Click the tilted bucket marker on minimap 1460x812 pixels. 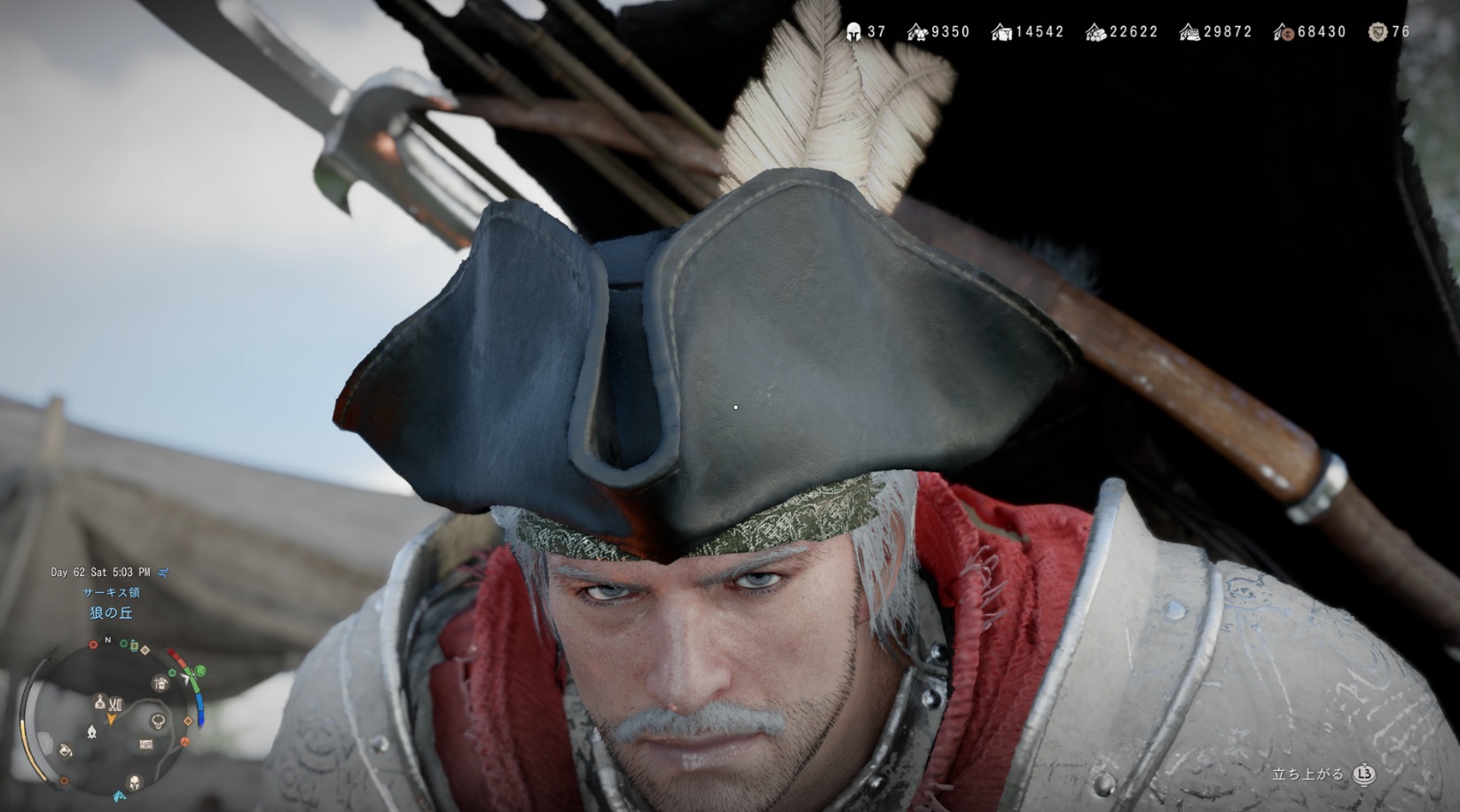[x=66, y=751]
